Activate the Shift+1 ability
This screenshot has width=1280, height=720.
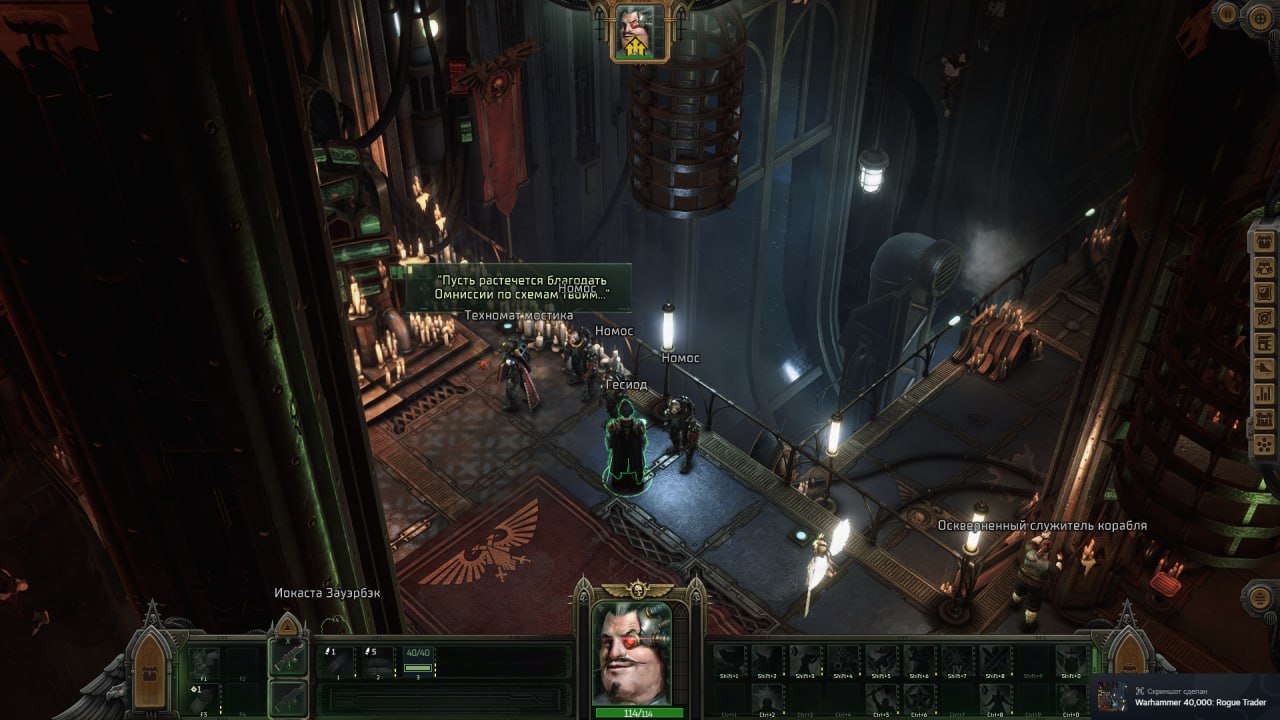point(729,660)
